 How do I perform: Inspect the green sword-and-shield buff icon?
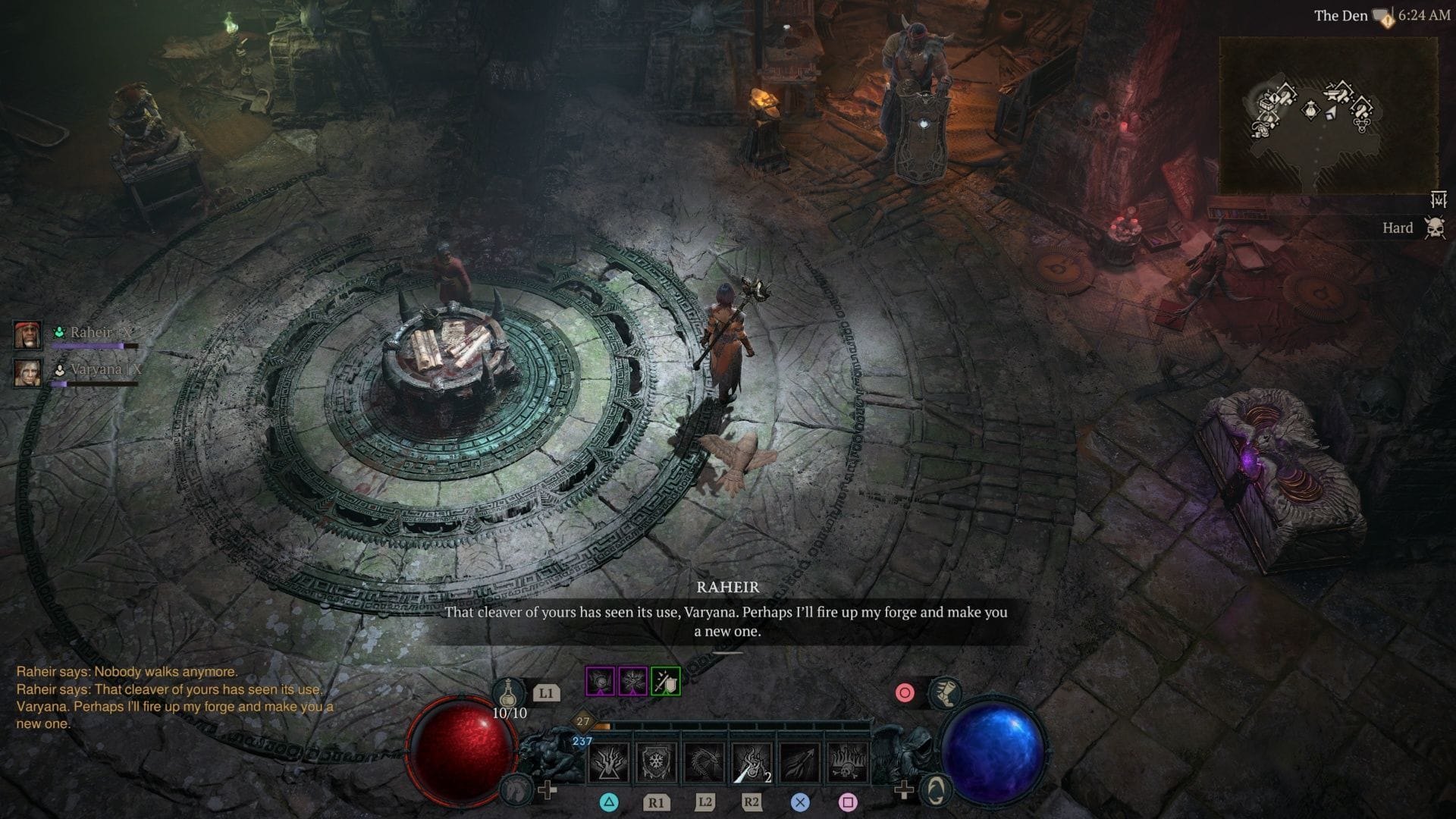tap(666, 682)
